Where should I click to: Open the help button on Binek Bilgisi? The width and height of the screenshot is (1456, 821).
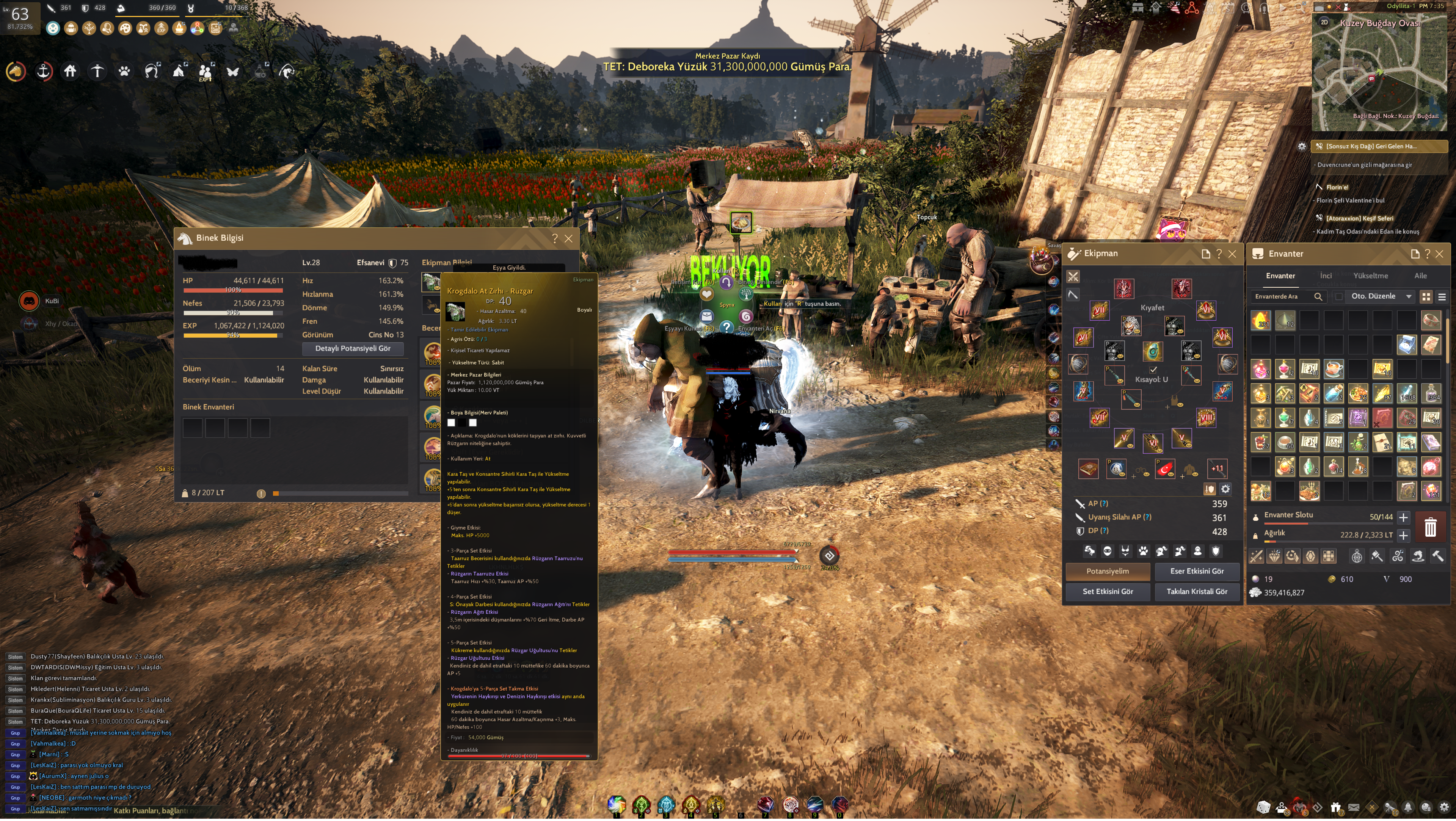click(x=554, y=239)
